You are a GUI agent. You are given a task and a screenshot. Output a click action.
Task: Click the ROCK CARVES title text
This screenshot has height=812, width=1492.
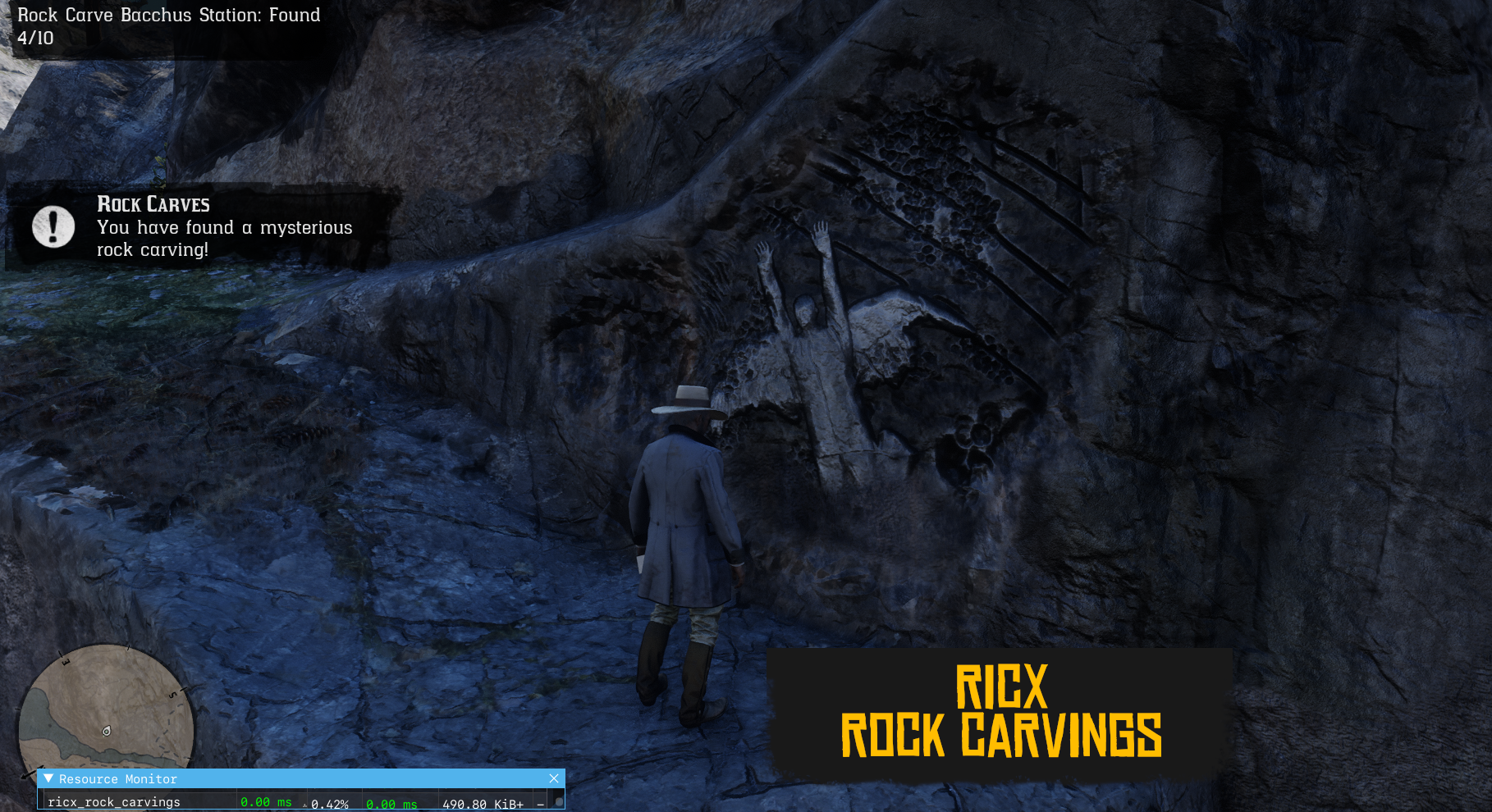click(153, 203)
